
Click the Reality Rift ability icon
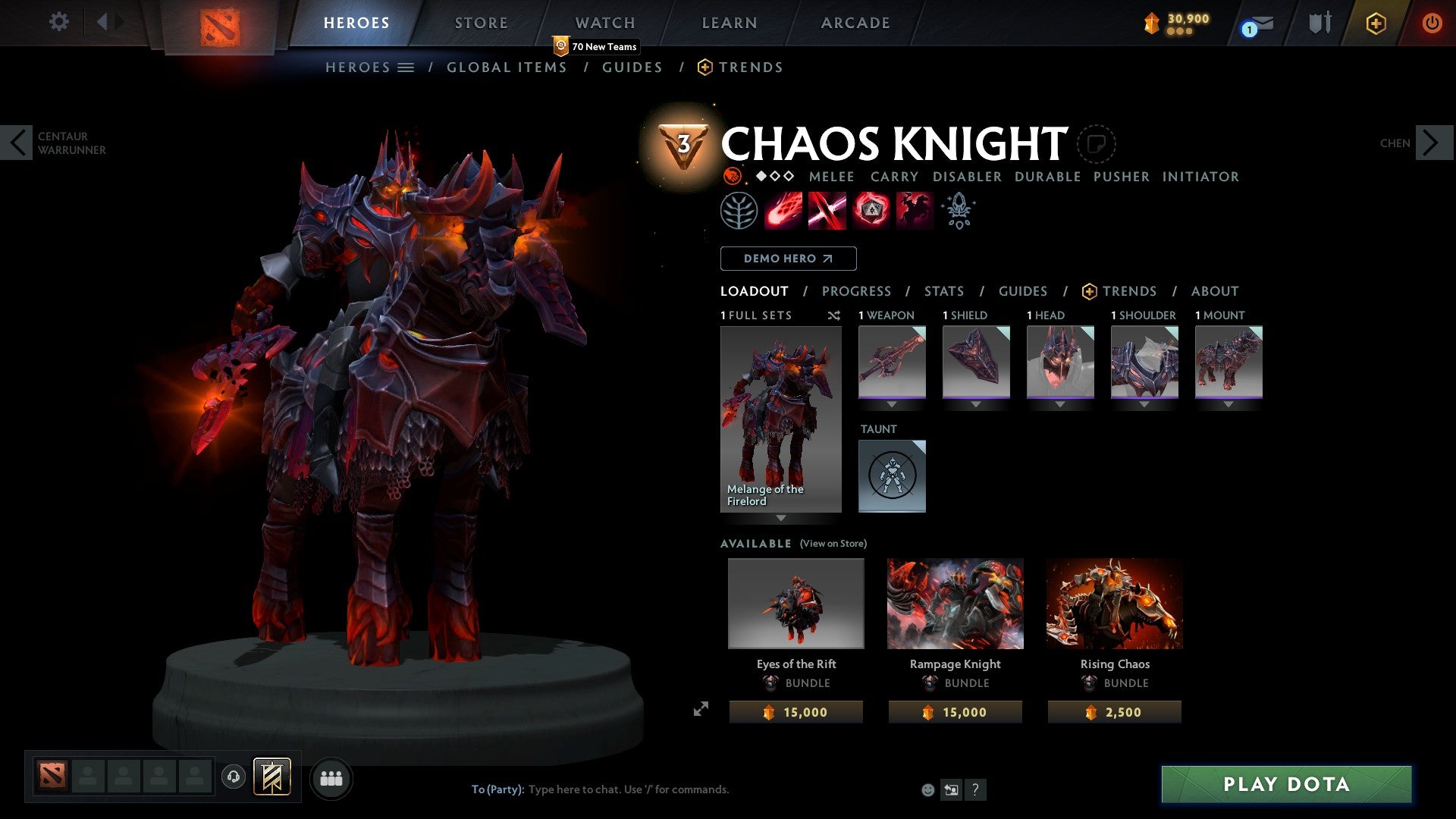pos(825,210)
